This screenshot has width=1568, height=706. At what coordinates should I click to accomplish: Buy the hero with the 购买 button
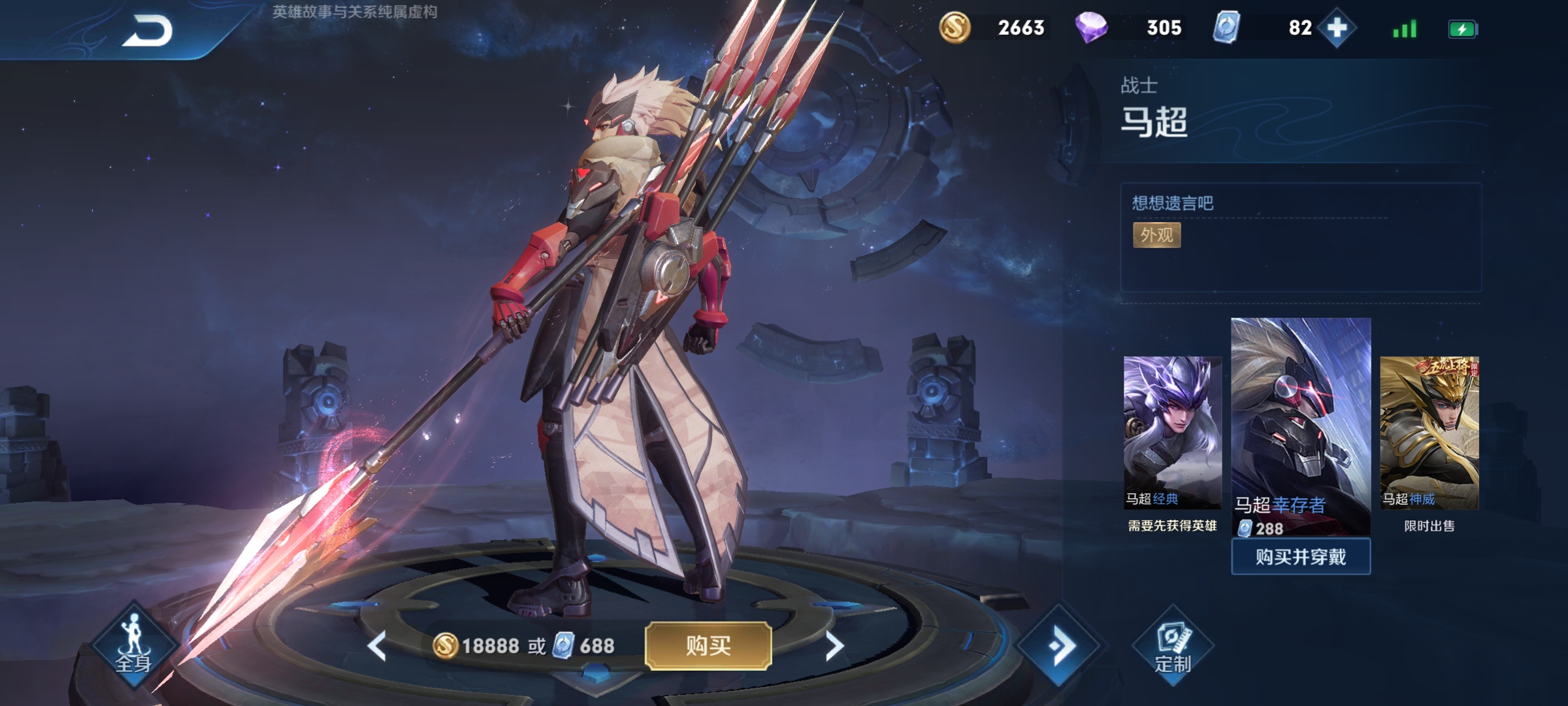pos(708,646)
